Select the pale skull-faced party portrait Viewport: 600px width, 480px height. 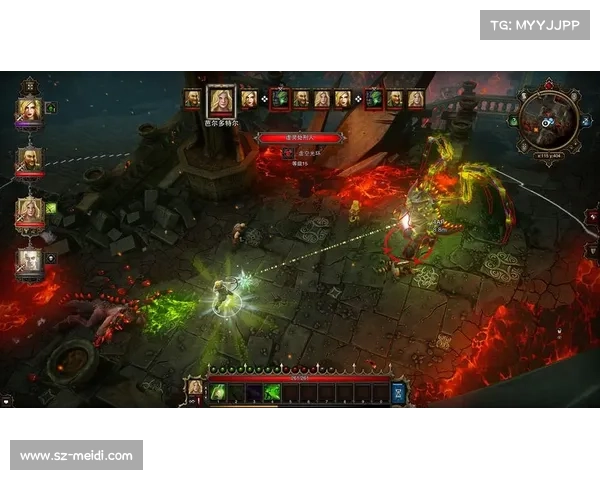(x=29, y=262)
